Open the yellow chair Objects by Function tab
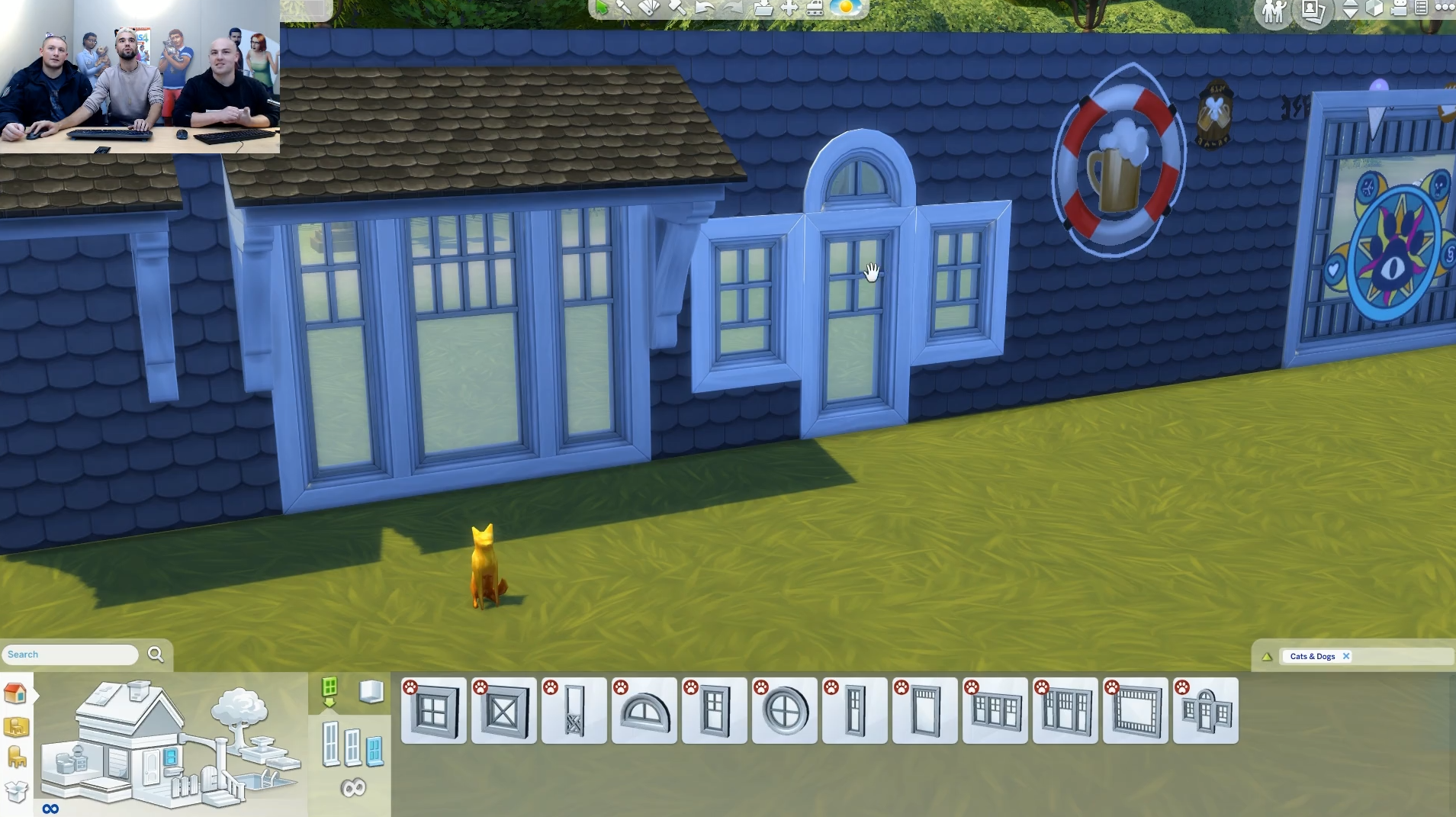The height and width of the screenshot is (817, 1456). click(x=16, y=757)
